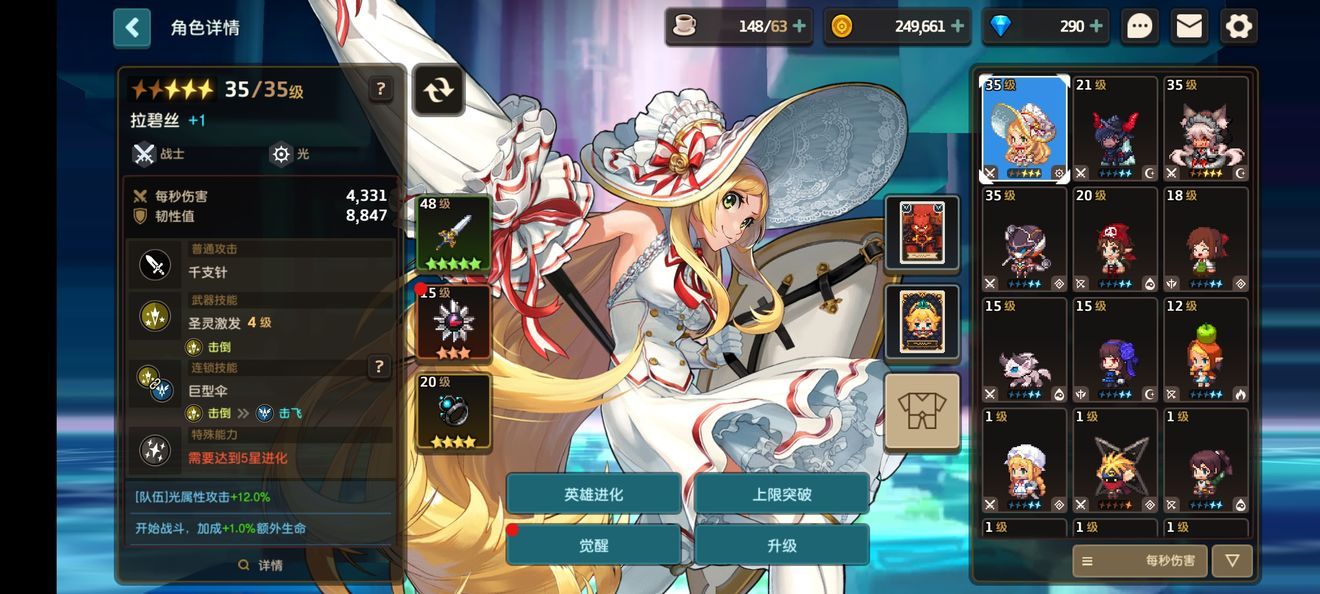
Task: Click the swap character rotate arrows button
Action: coord(438,91)
